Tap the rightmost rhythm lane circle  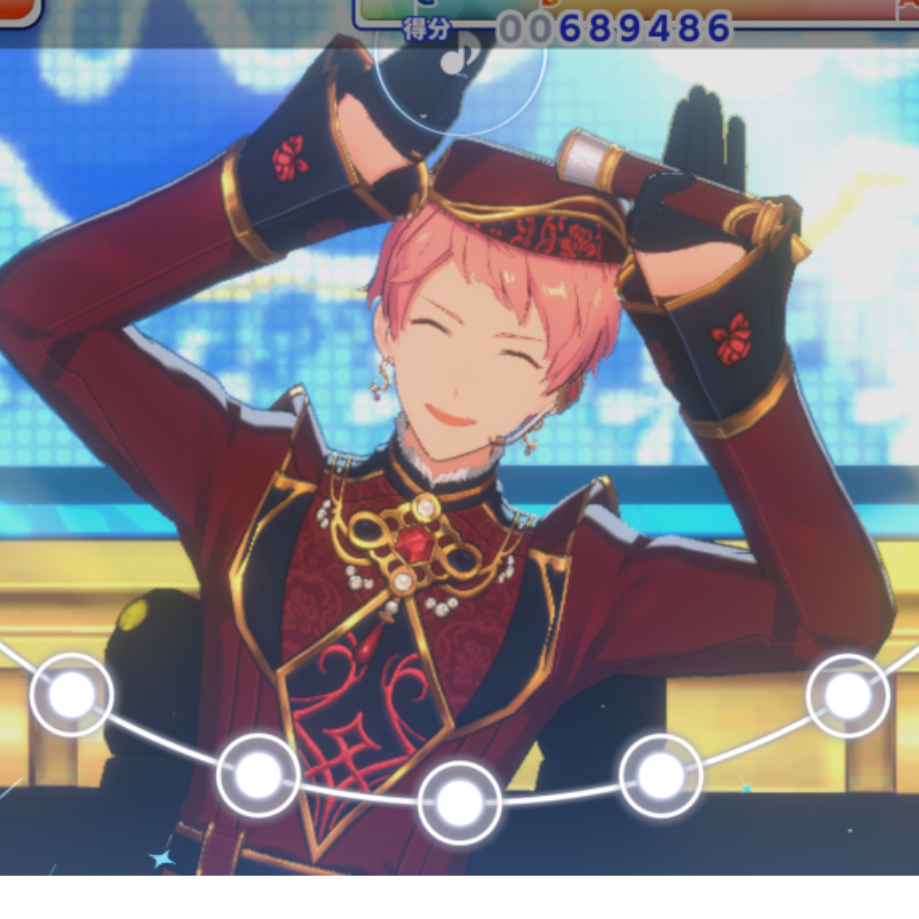click(847, 695)
